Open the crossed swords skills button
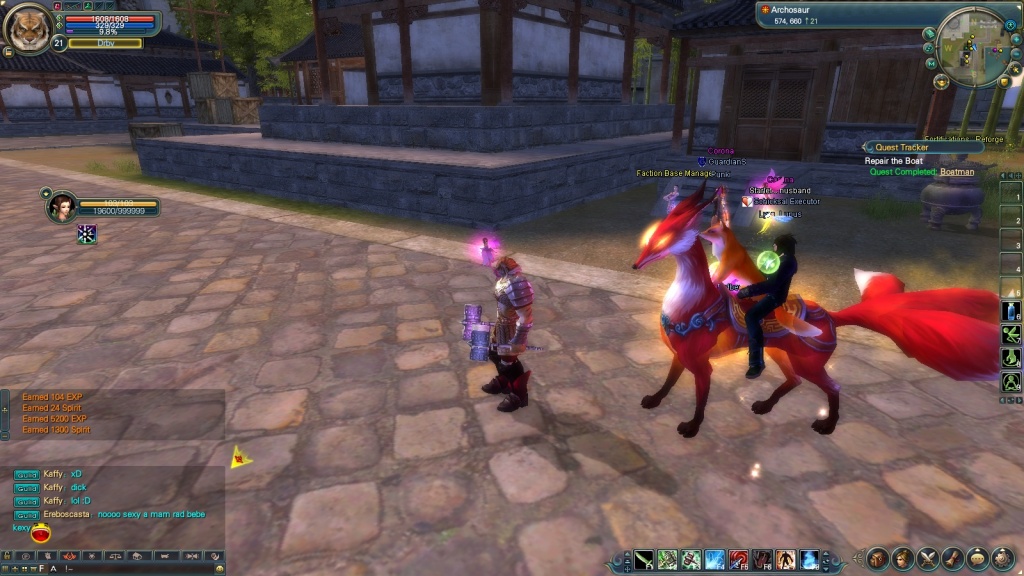The image size is (1024, 576). (x=927, y=558)
